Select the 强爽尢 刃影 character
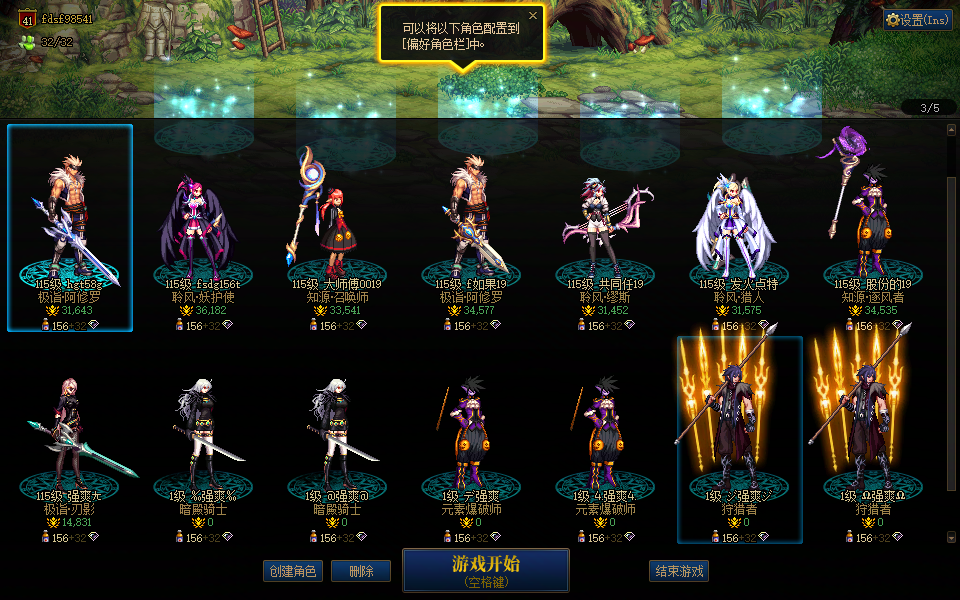Viewport: 960px width, 600px height. click(x=69, y=440)
